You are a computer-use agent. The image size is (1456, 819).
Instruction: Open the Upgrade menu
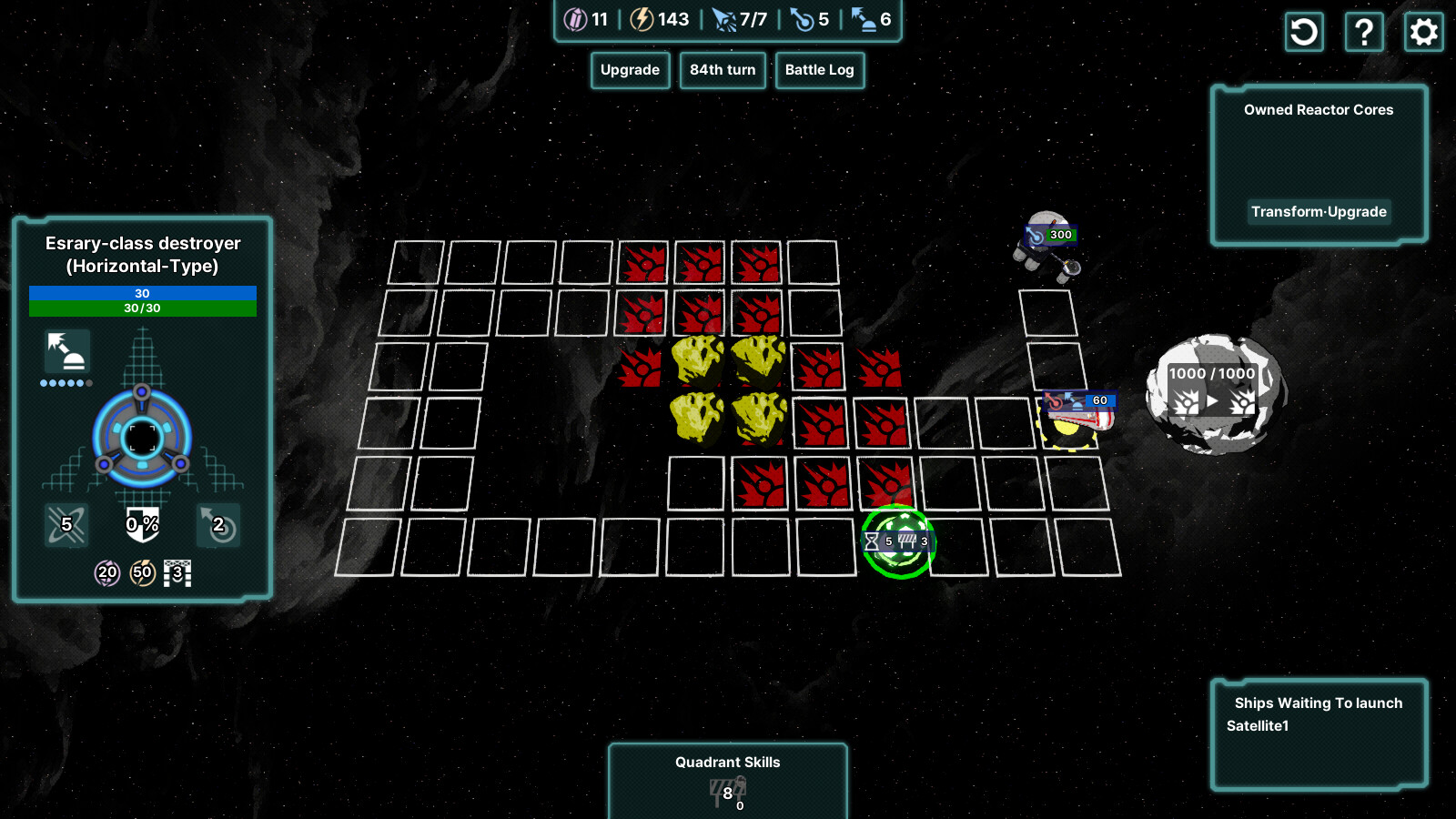coord(630,70)
